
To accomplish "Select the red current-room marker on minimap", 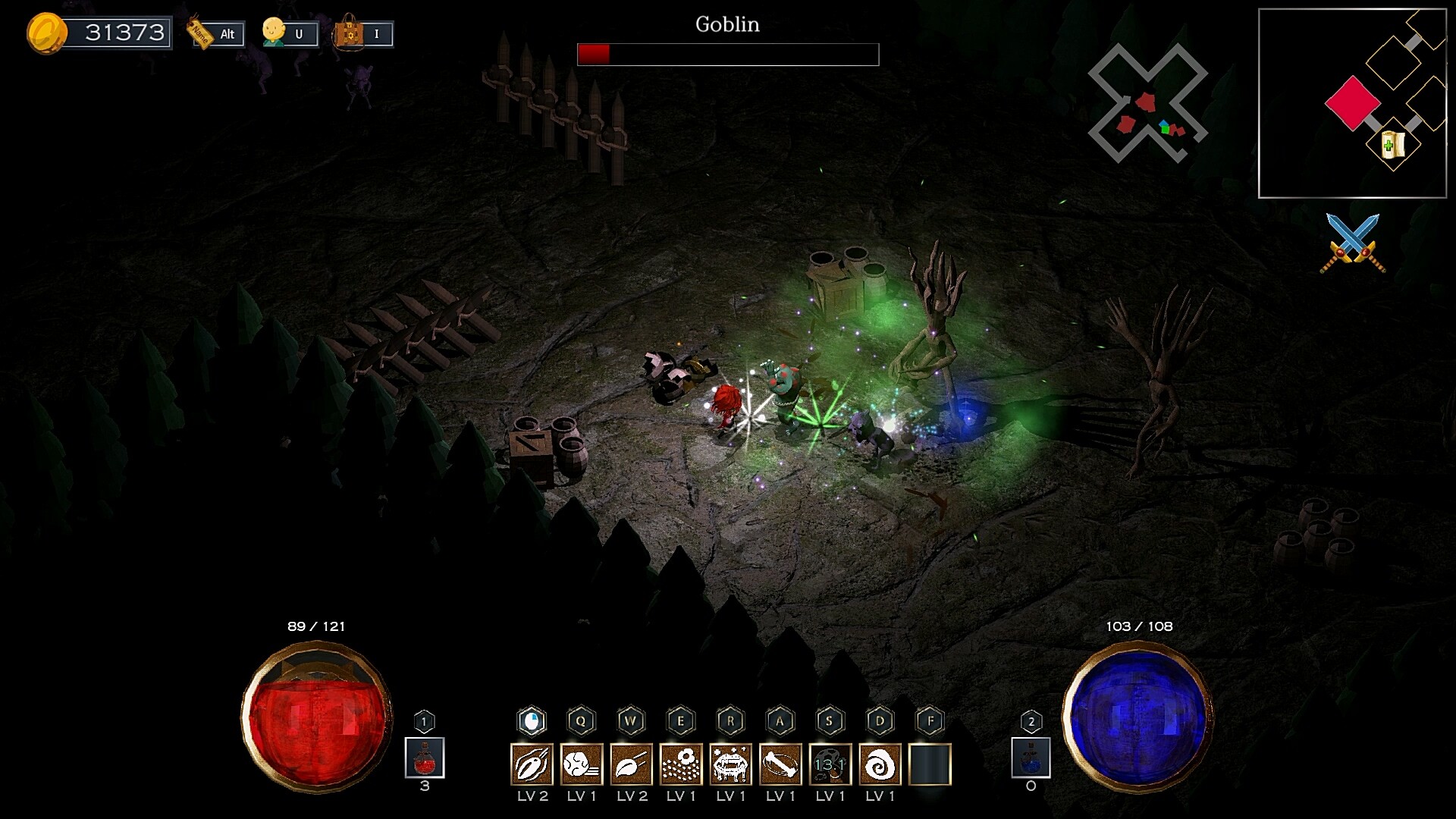I will click(1352, 102).
